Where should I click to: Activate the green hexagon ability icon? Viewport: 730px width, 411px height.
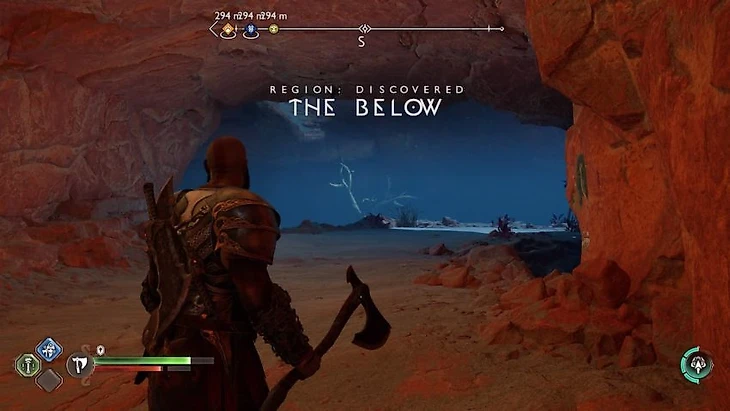point(29,364)
